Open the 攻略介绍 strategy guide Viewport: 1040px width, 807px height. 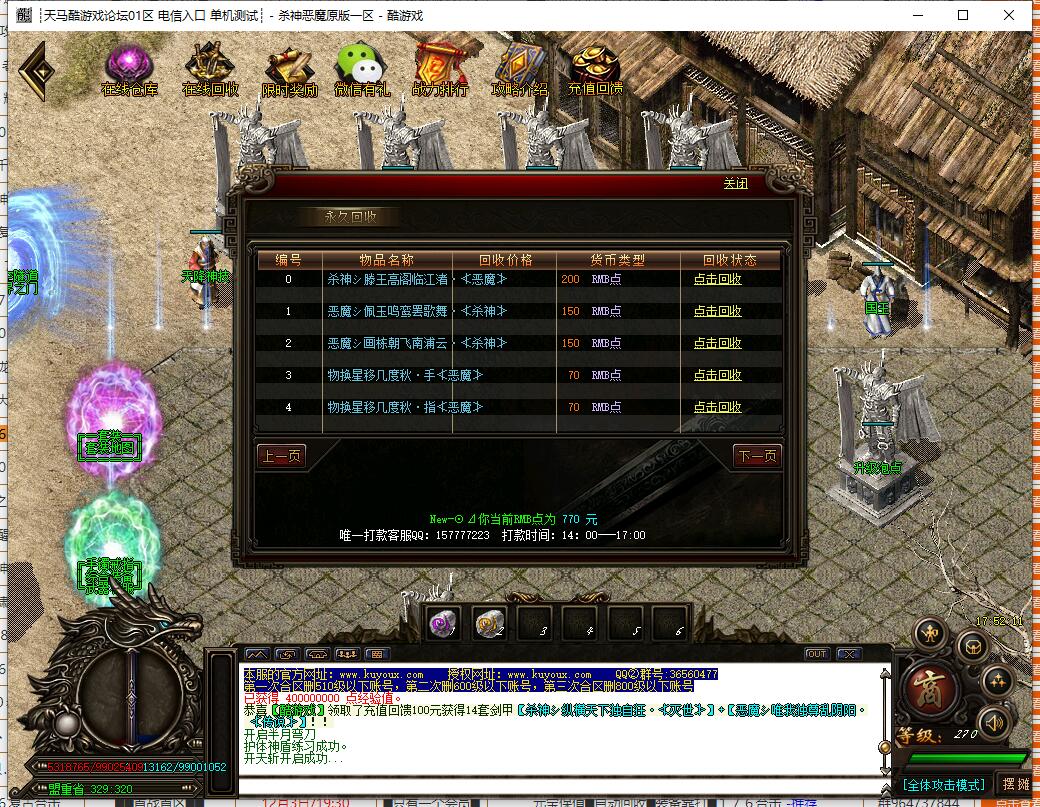520,70
